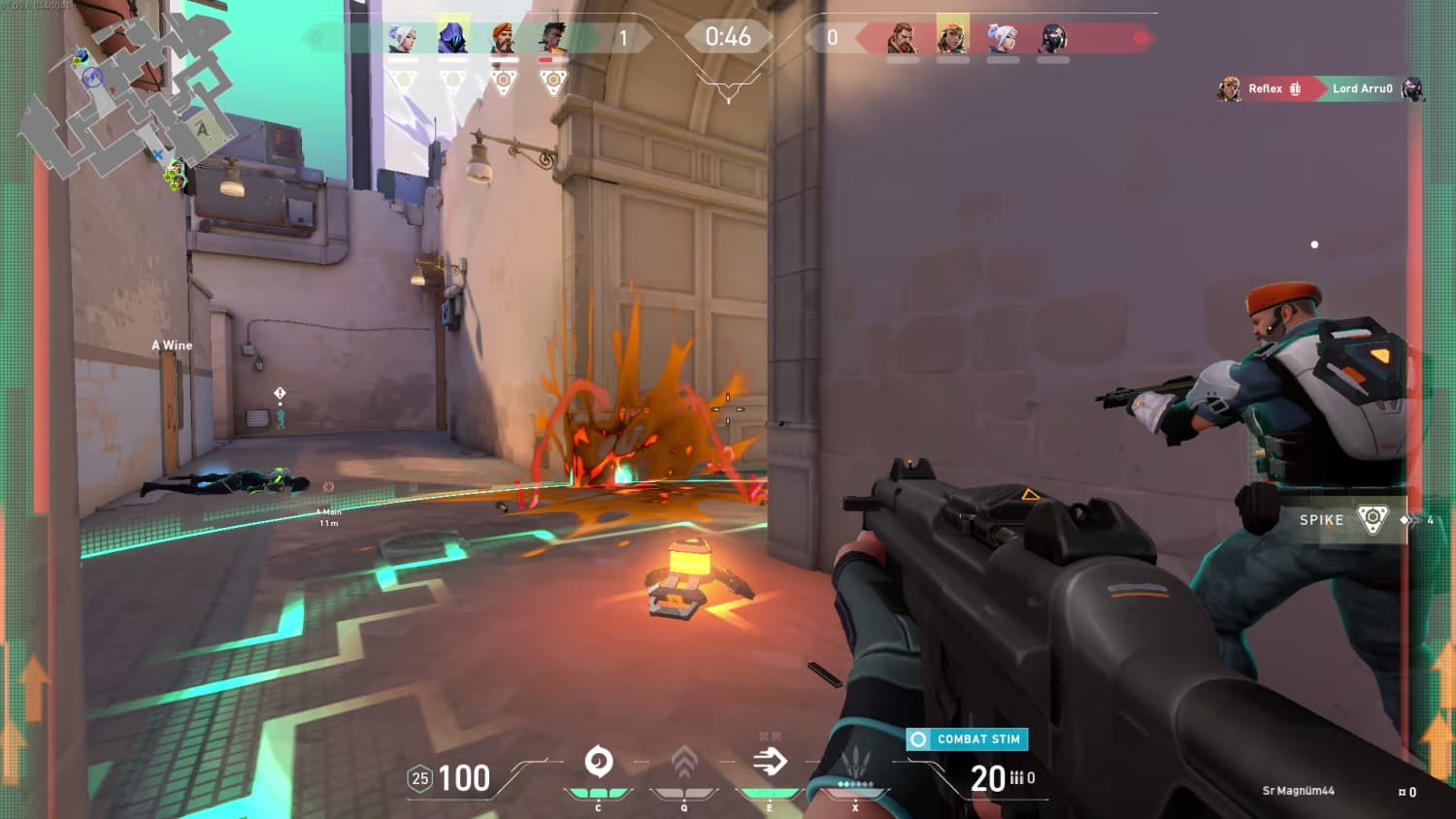Select ally Omen's hooded portrait
The height and width of the screenshot is (819, 1456).
(453, 38)
